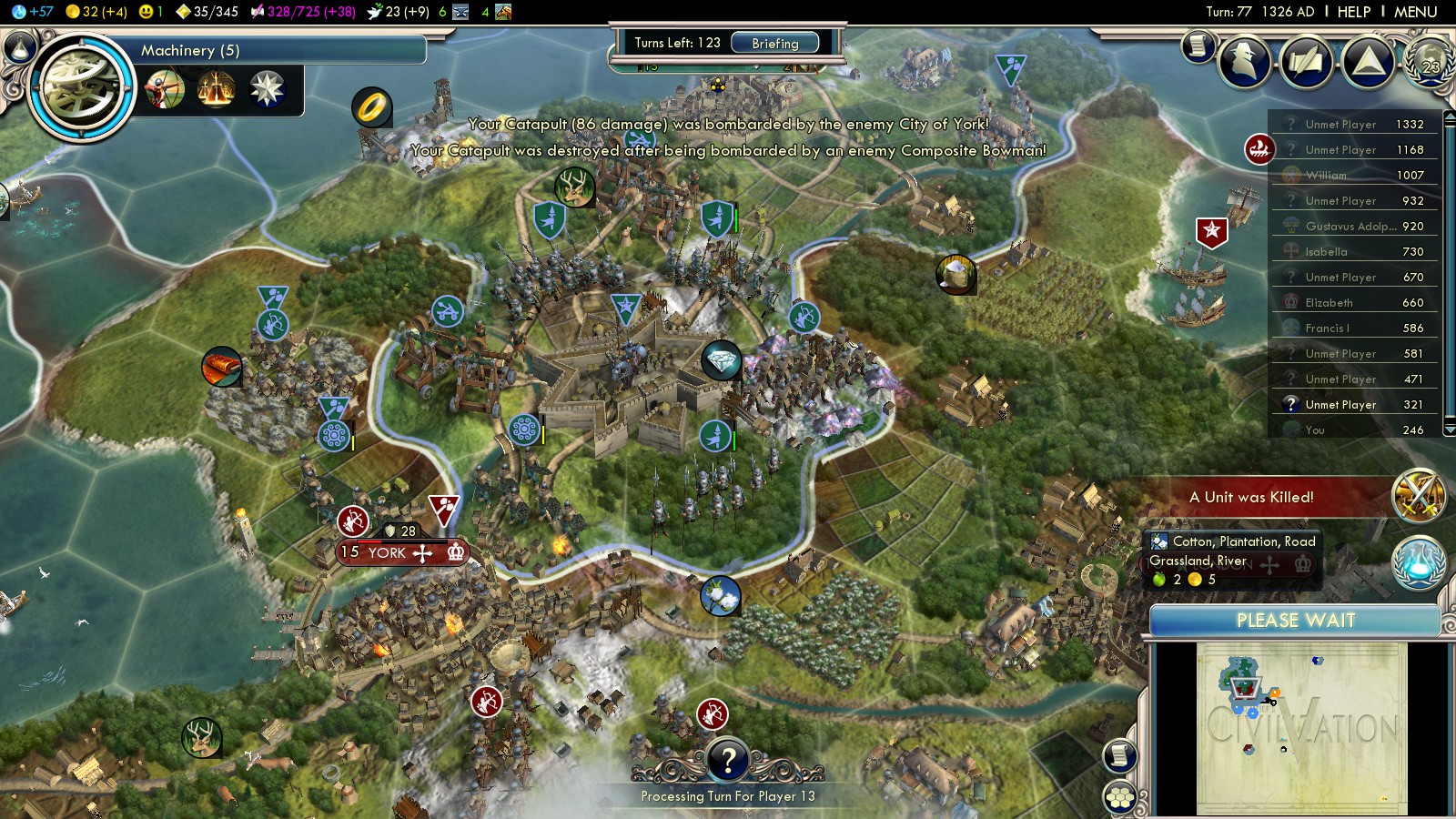This screenshot has width=1456, height=819.
Task: Open the social policies triangle button
Action: tap(1368, 62)
